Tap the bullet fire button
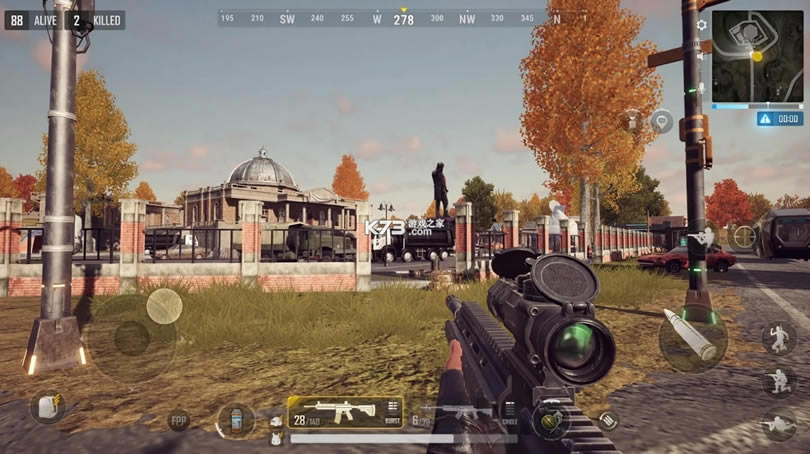The width and height of the screenshot is (810, 454). point(692,335)
